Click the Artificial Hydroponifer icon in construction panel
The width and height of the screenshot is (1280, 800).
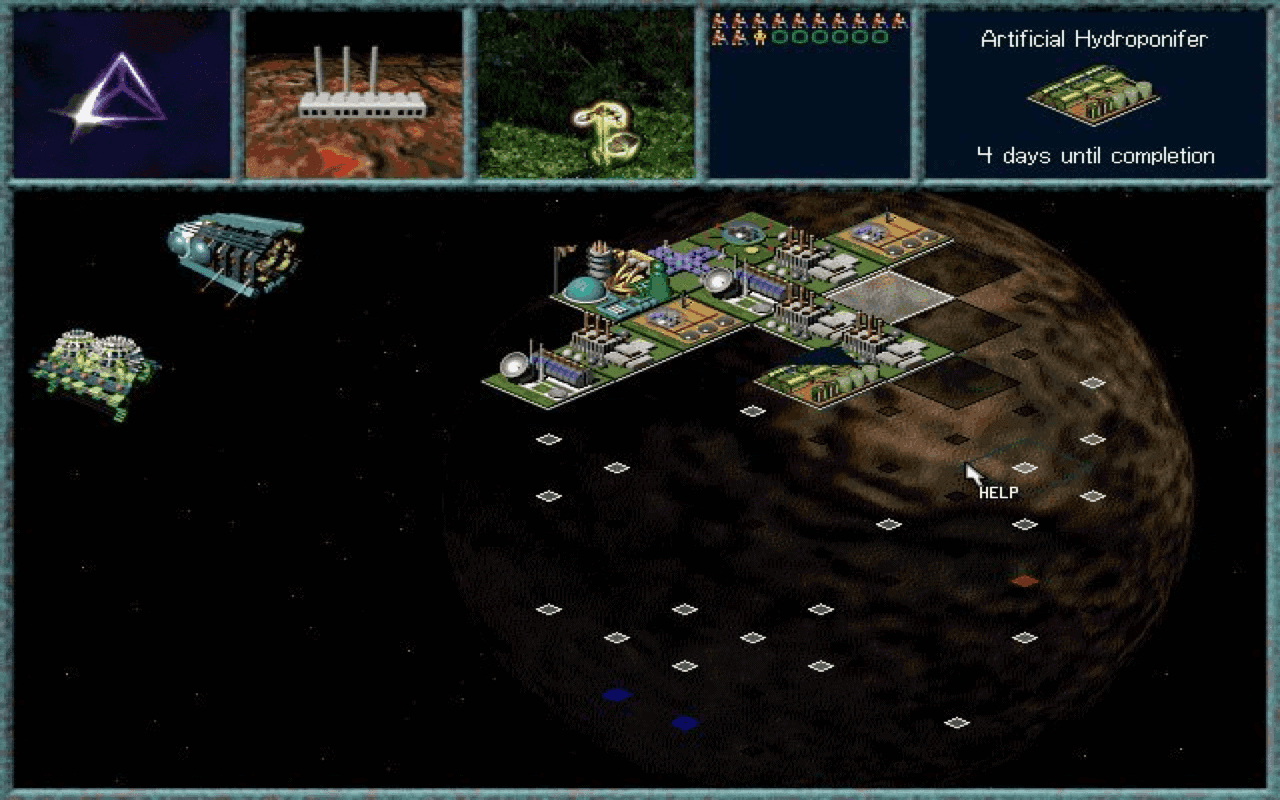point(1092,95)
